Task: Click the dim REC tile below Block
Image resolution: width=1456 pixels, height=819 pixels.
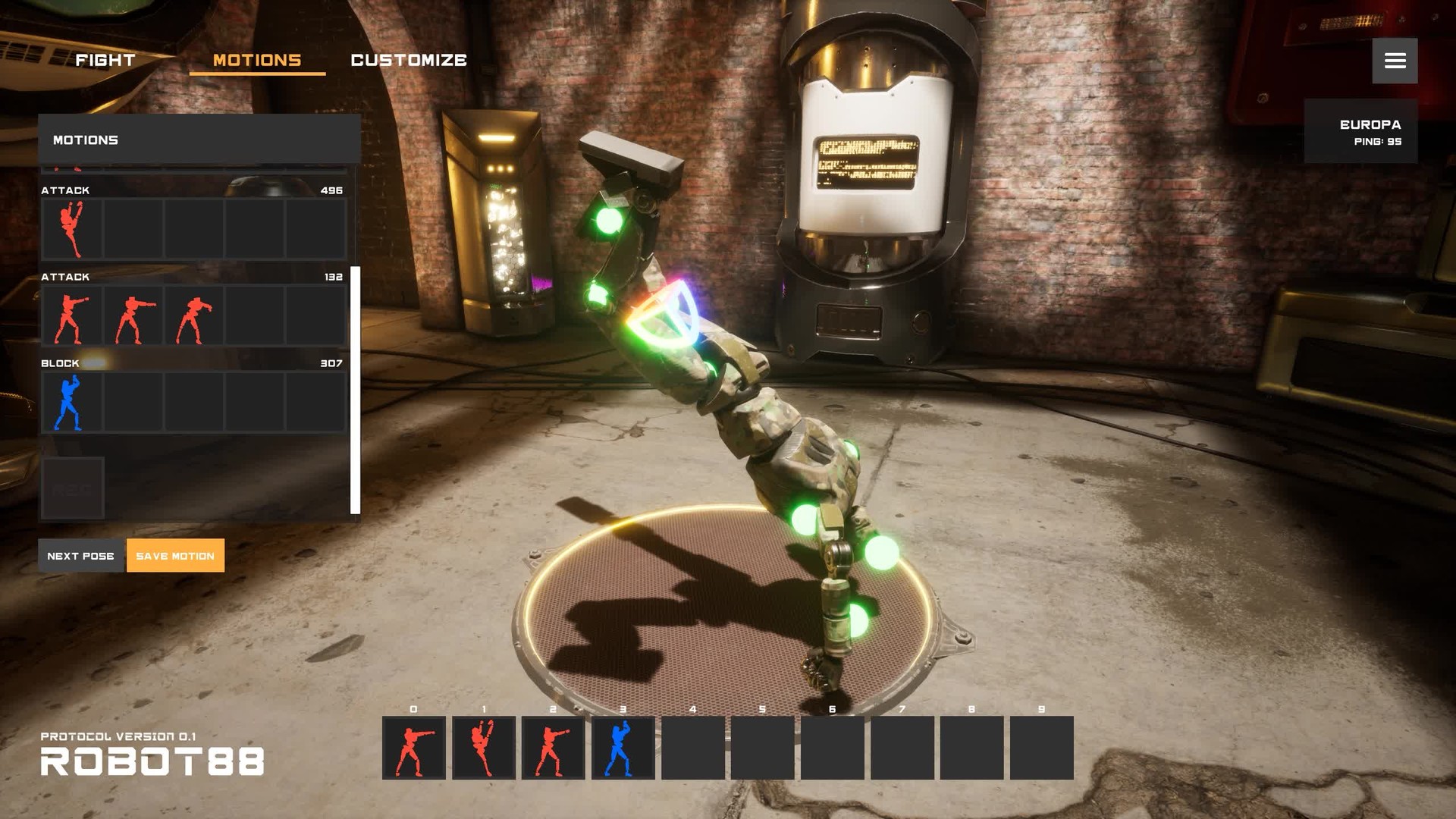Action: (x=73, y=488)
